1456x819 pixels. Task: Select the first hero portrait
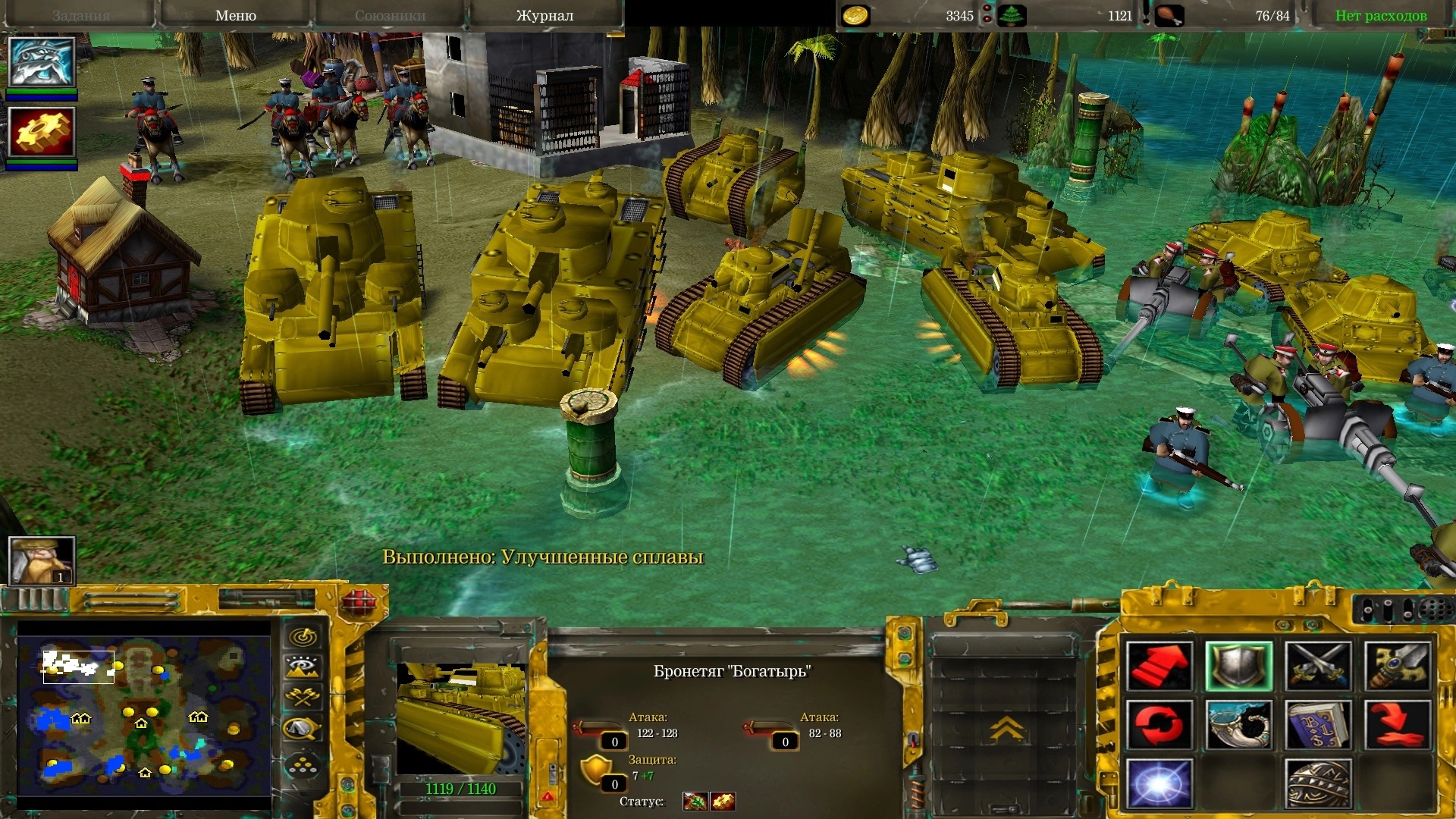coord(42,62)
